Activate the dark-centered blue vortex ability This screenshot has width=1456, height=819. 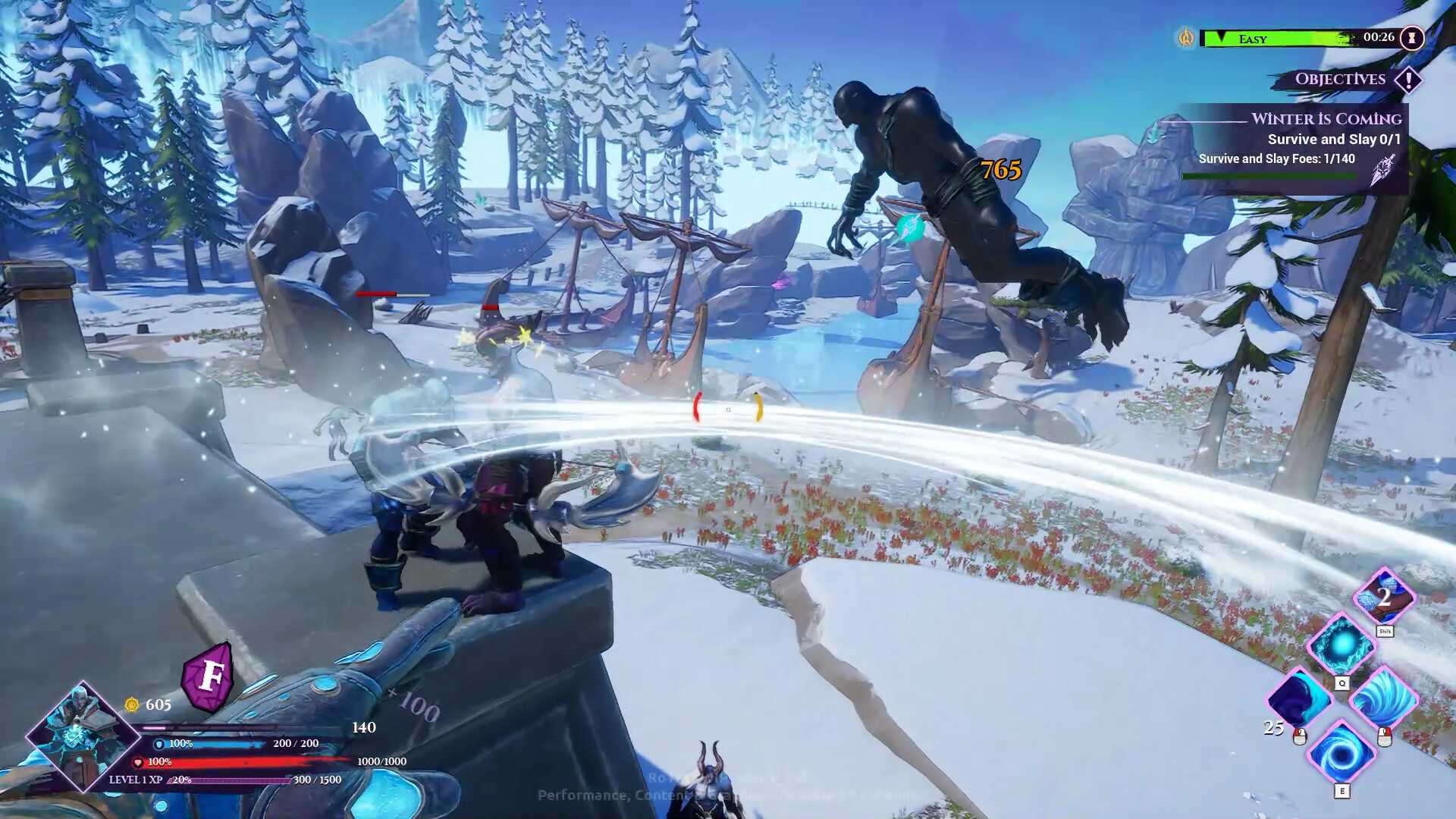1341,751
